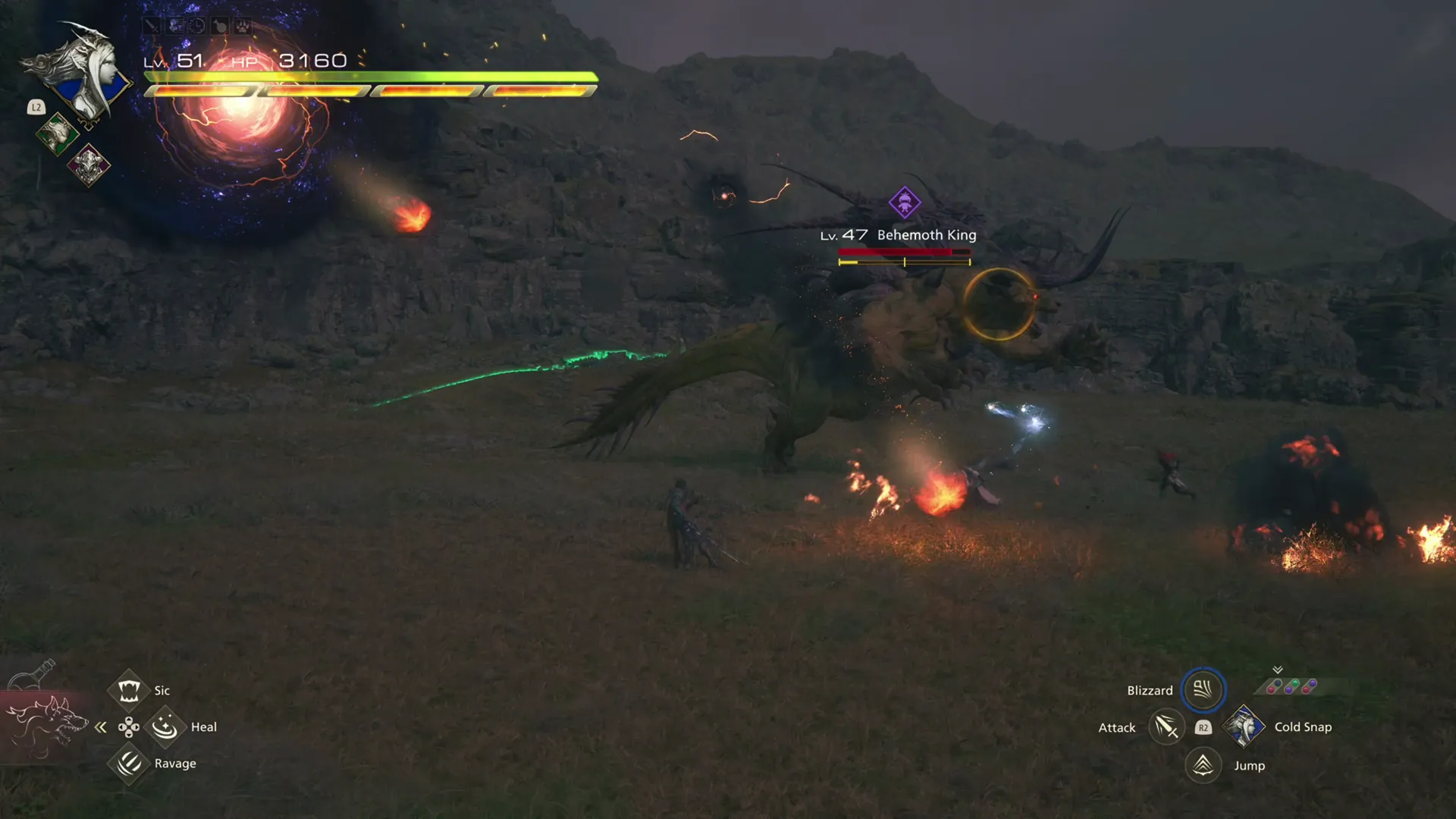Open the d-pad command selector icon
Image resolution: width=1456 pixels, height=819 pixels.
click(129, 726)
